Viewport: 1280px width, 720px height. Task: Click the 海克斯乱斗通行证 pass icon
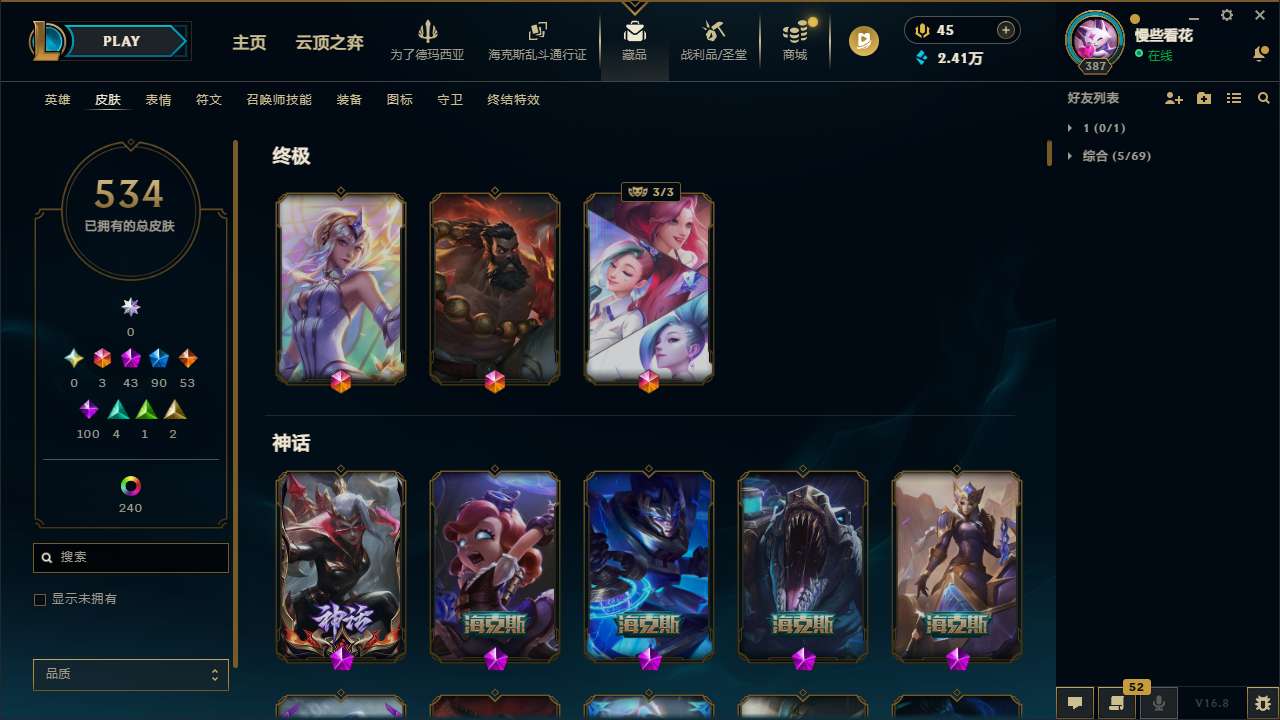click(537, 30)
